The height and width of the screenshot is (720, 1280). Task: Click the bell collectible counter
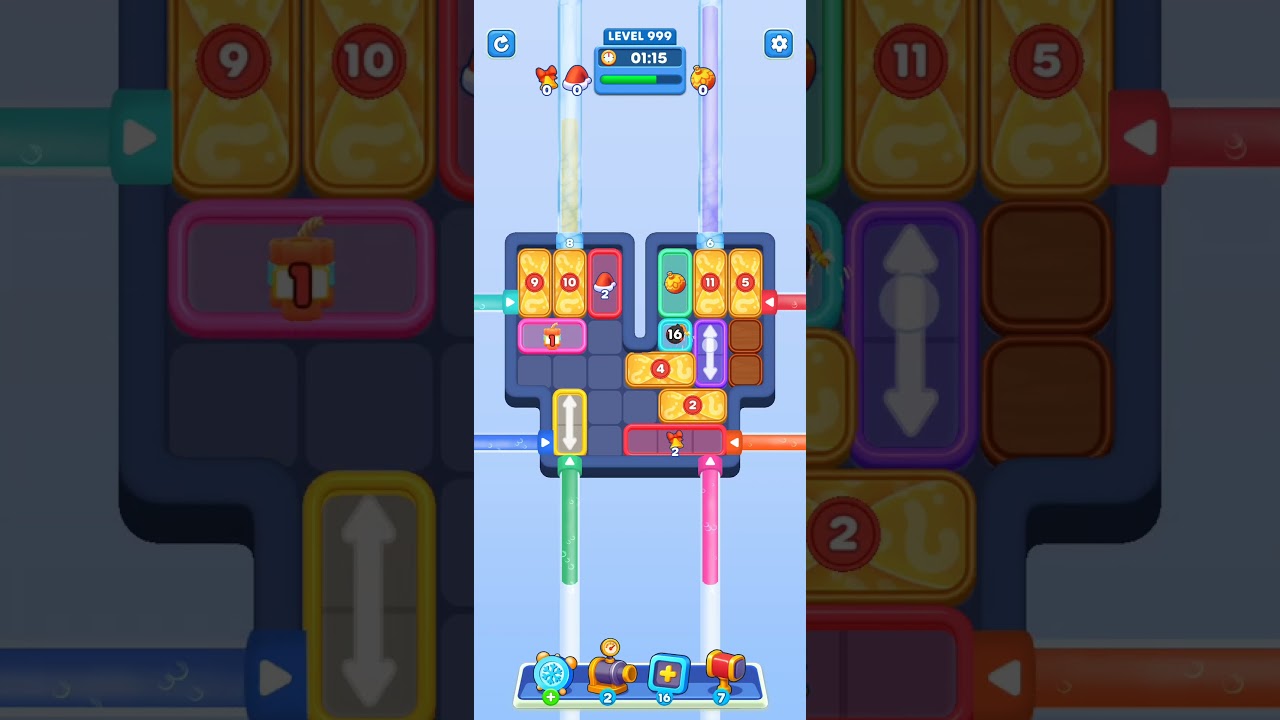click(544, 78)
